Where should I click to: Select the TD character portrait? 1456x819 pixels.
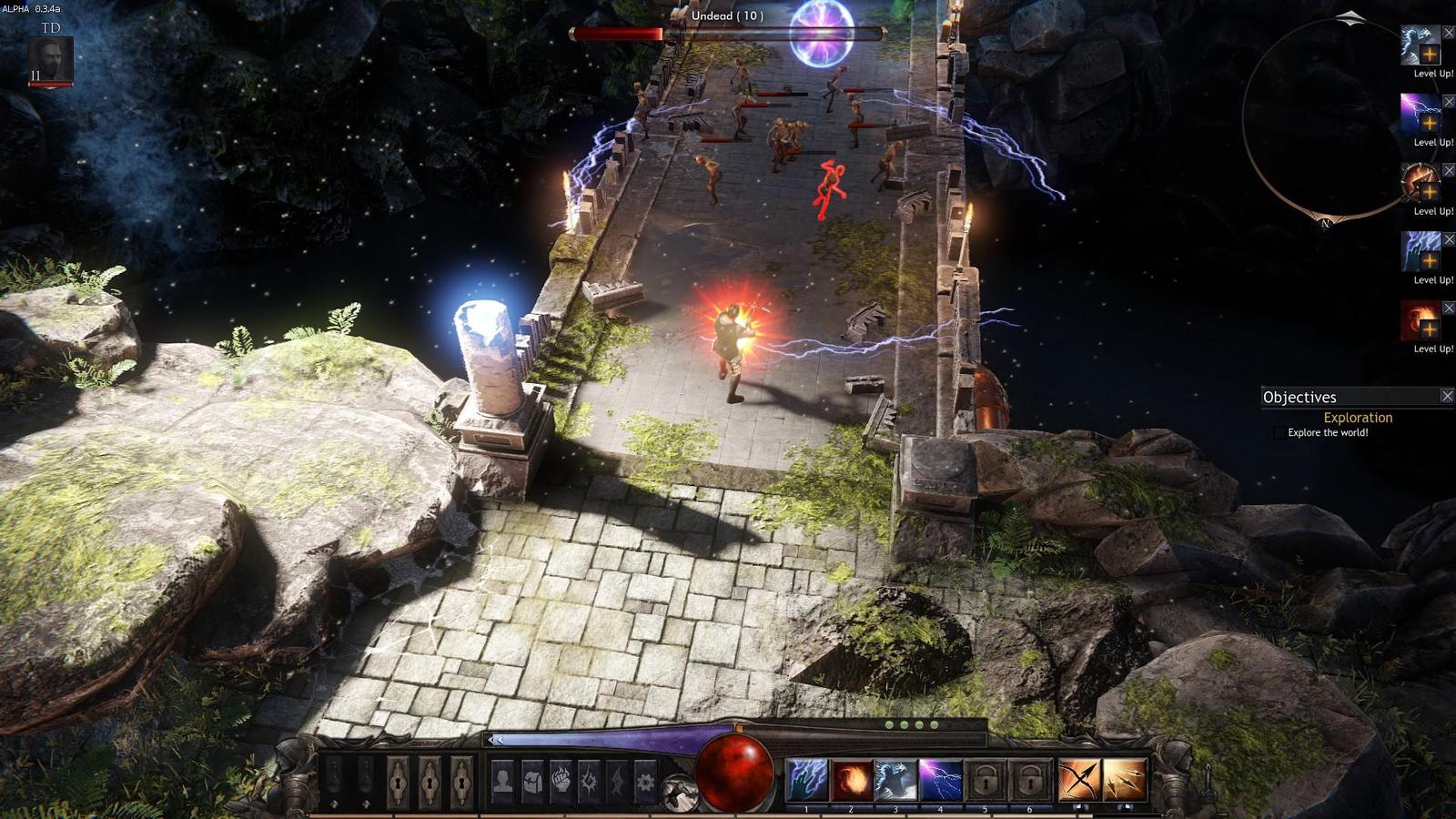tap(51, 61)
